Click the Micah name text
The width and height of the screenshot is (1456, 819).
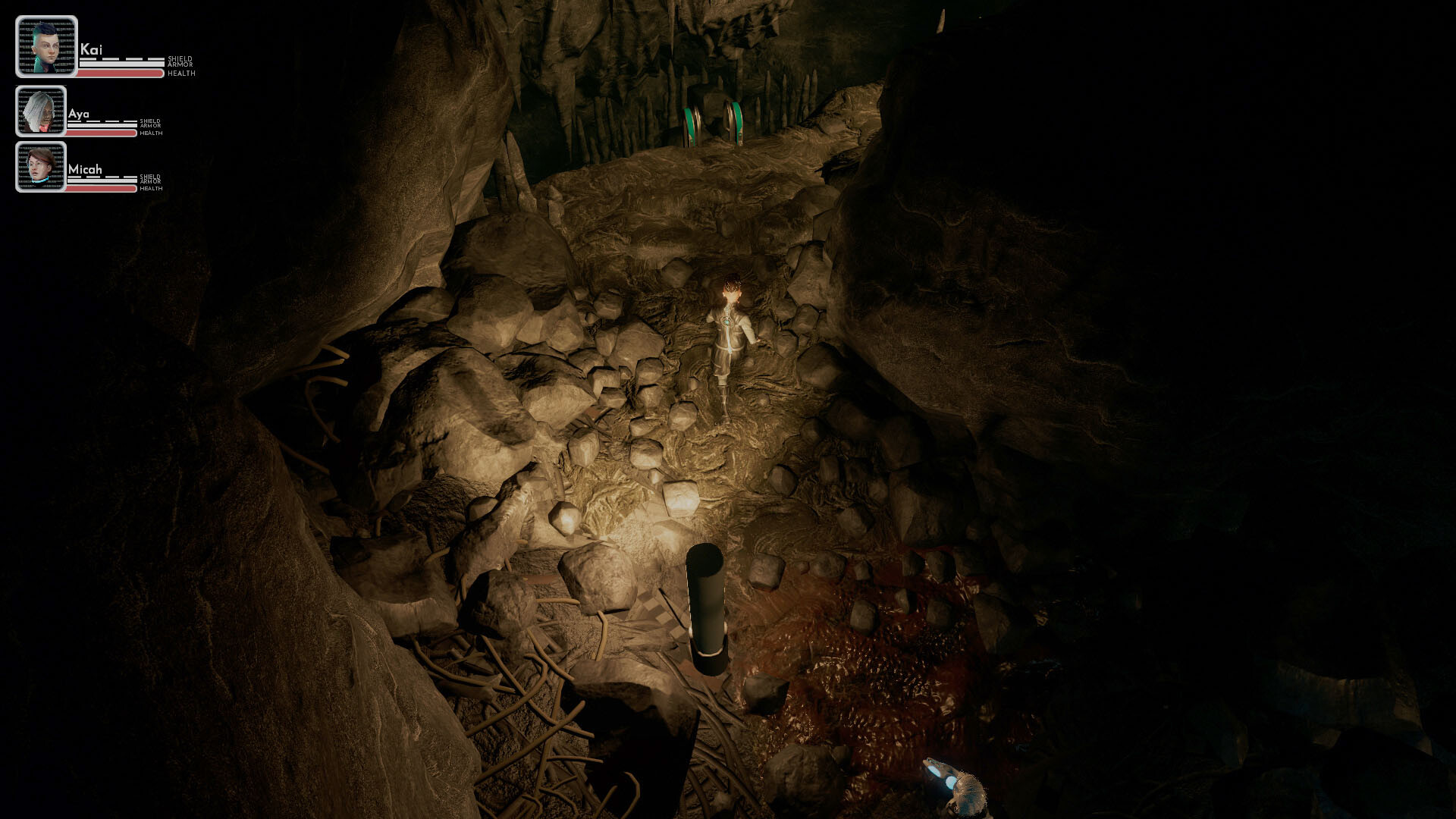click(x=85, y=170)
